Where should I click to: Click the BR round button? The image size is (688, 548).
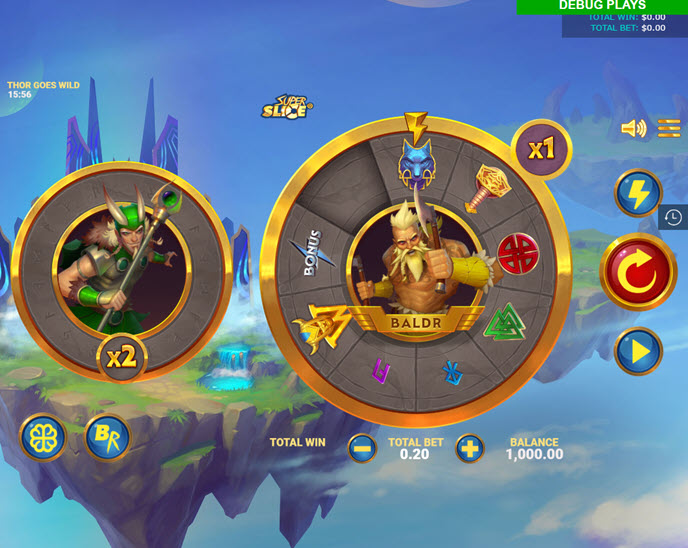click(x=106, y=437)
